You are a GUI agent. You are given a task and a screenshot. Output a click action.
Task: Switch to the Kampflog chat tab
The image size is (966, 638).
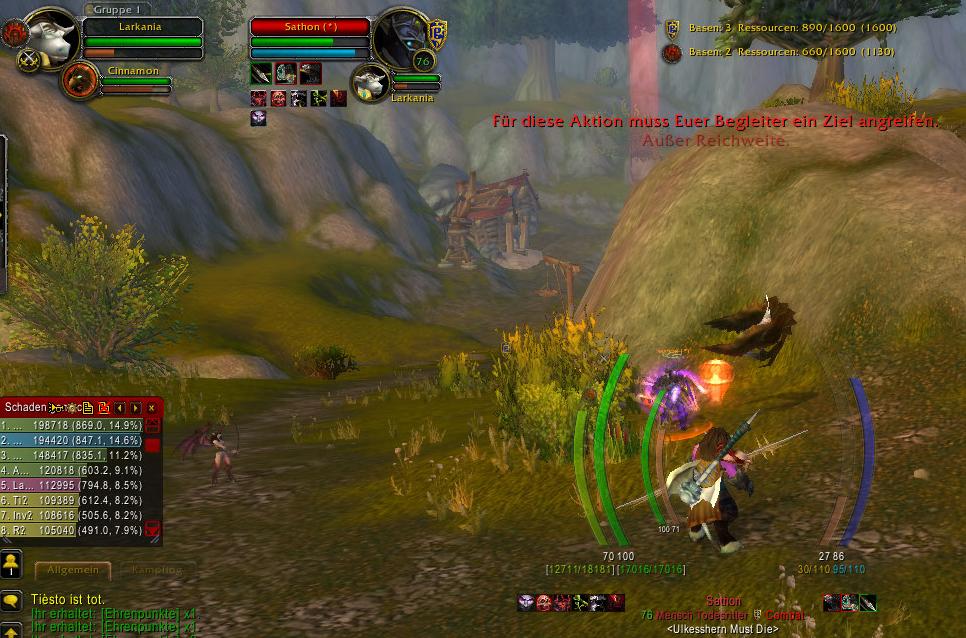tap(156, 570)
